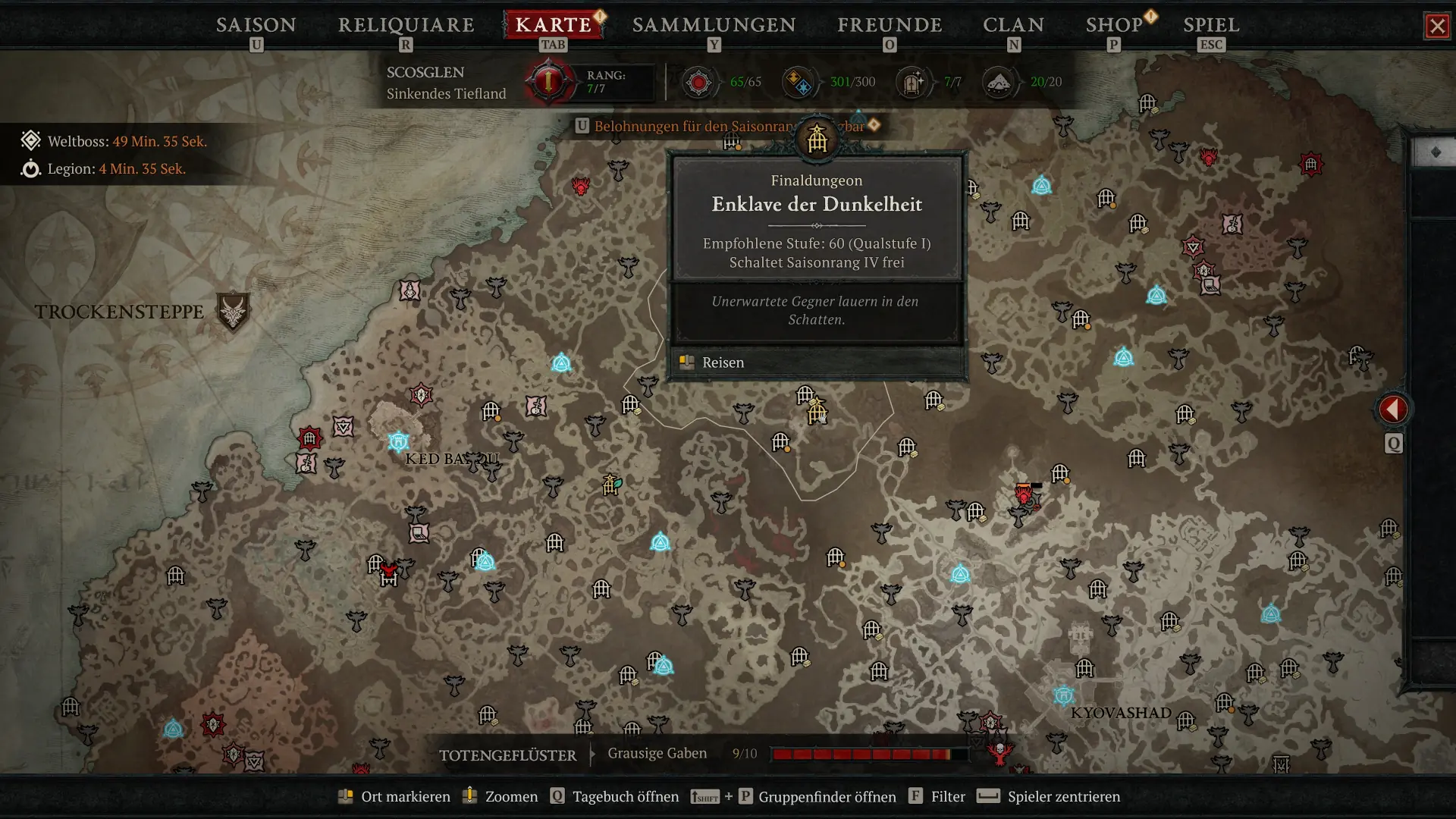Switch to the SAMMLUNGEN tab

coord(713,25)
